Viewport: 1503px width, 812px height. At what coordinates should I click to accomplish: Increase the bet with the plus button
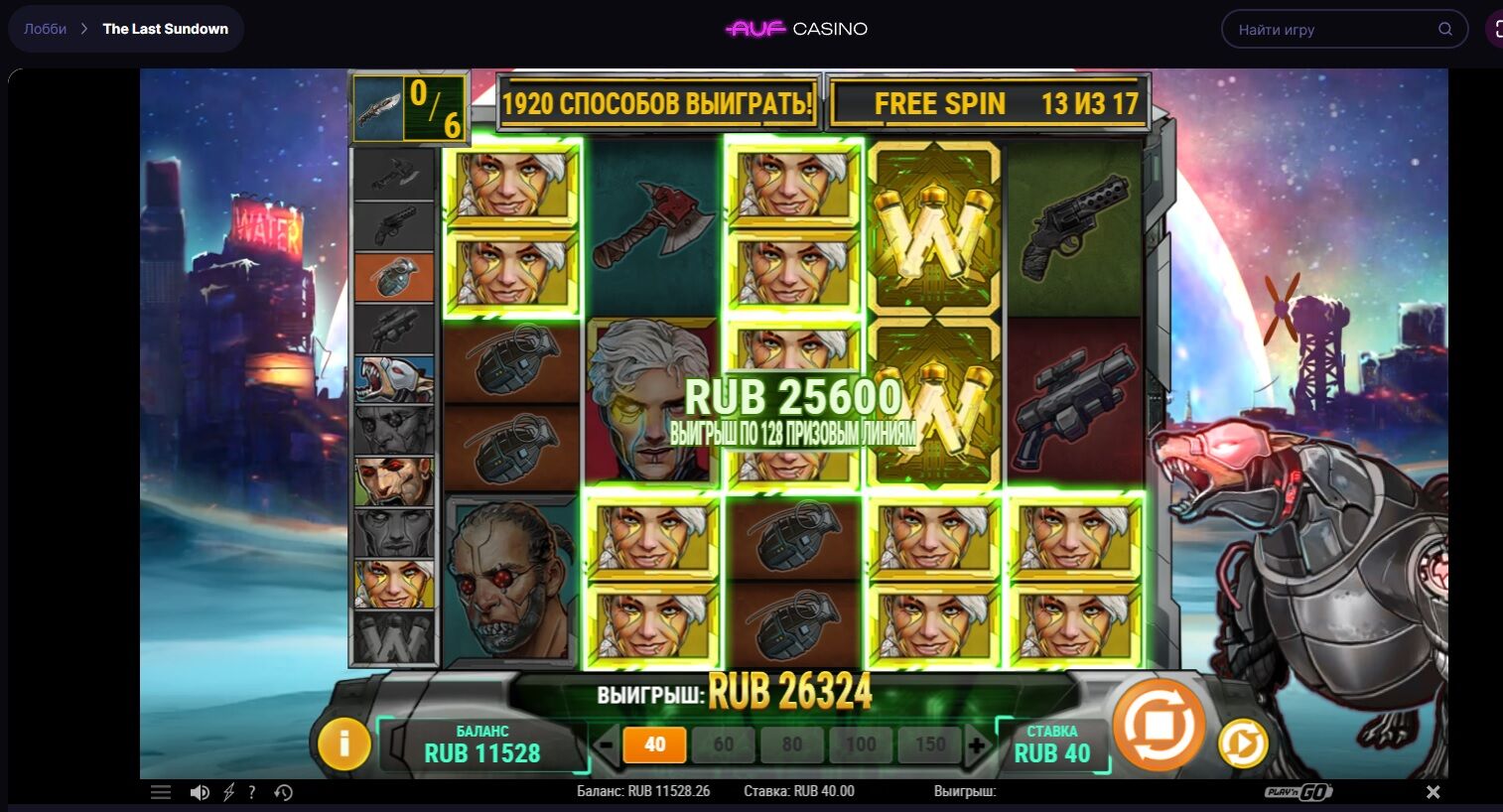pos(977,744)
